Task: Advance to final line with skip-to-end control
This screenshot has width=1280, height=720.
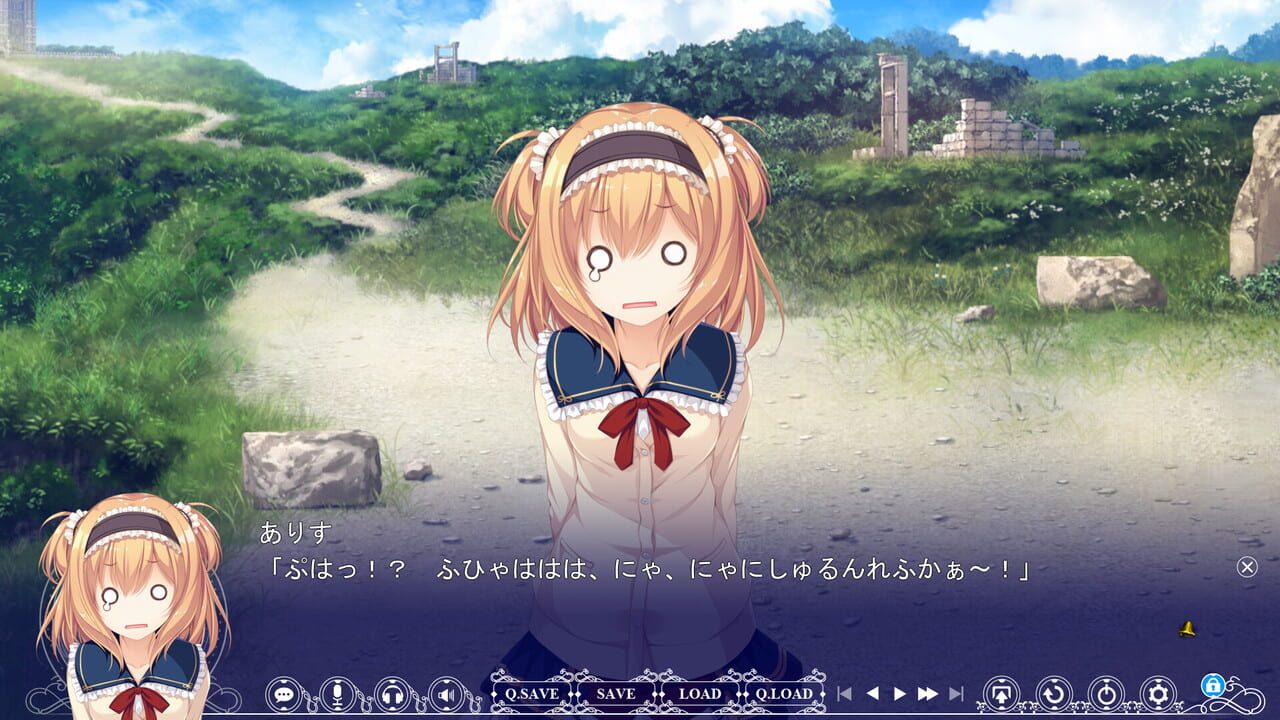Action: pyautogui.click(x=957, y=692)
